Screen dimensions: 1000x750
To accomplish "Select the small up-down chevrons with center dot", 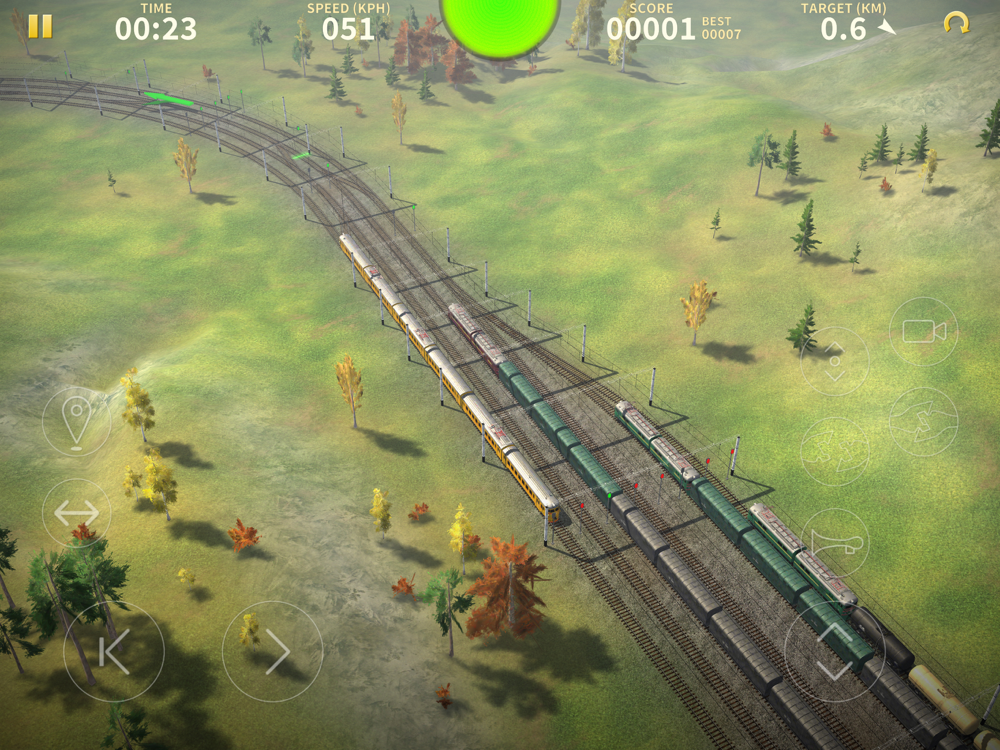I will 834,361.
